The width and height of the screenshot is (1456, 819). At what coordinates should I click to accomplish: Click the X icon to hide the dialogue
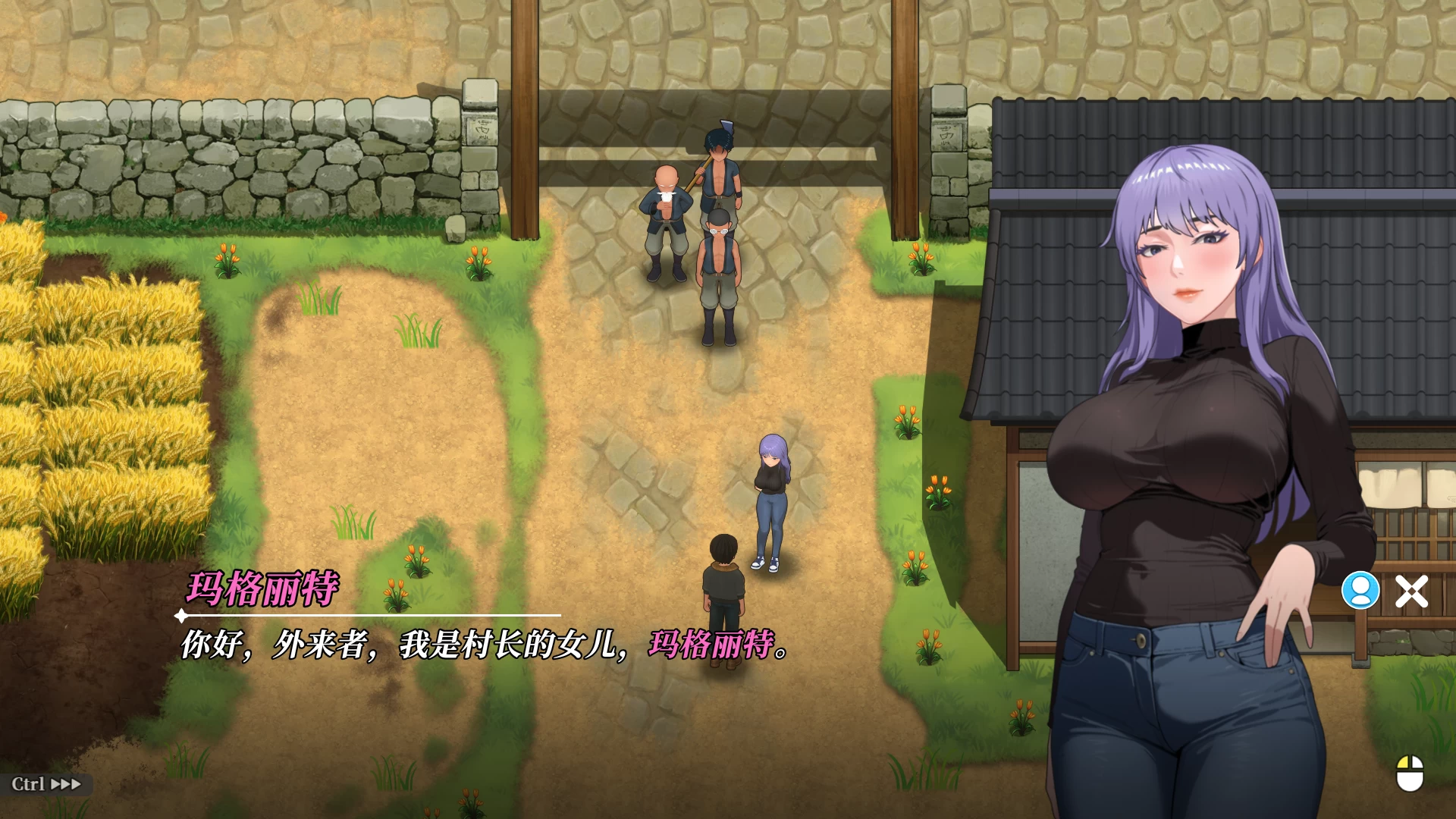click(1412, 591)
